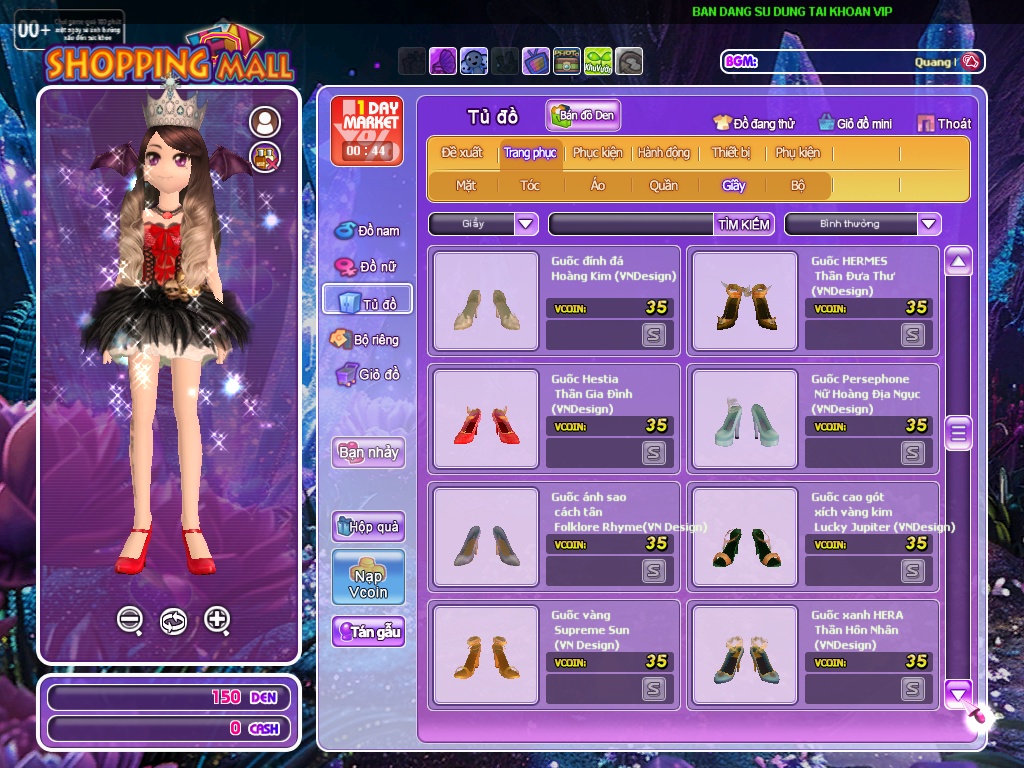Select the red Guốc Hestia shoes thumbnail
Viewport: 1024px width, 768px height.
pos(486,419)
